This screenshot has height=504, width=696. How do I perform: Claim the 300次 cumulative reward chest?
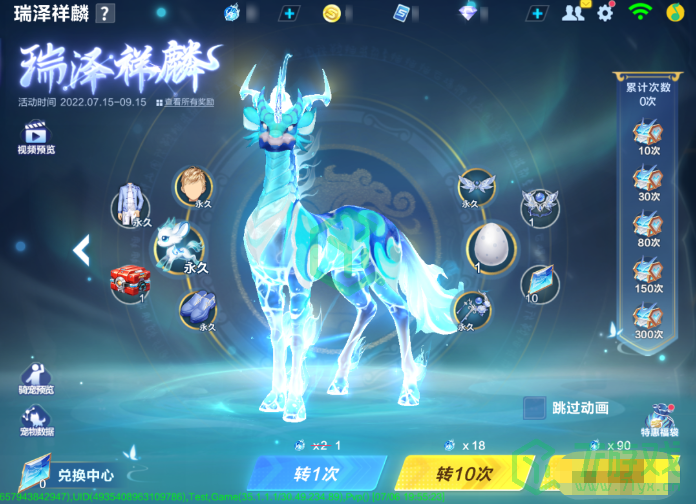(x=648, y=320)
